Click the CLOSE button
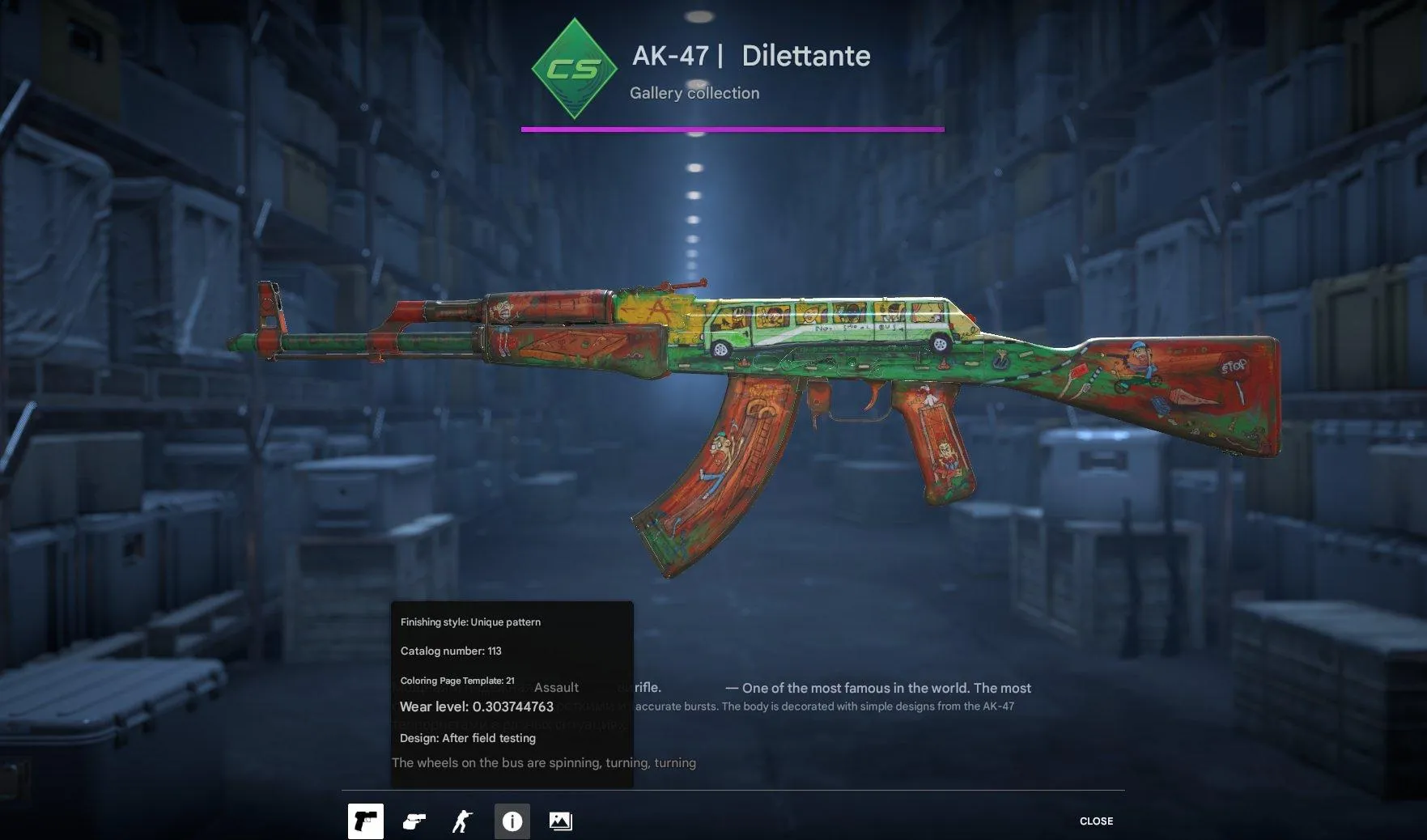The width and height of the screenshot is (1427, 840). click(1096, 821)
